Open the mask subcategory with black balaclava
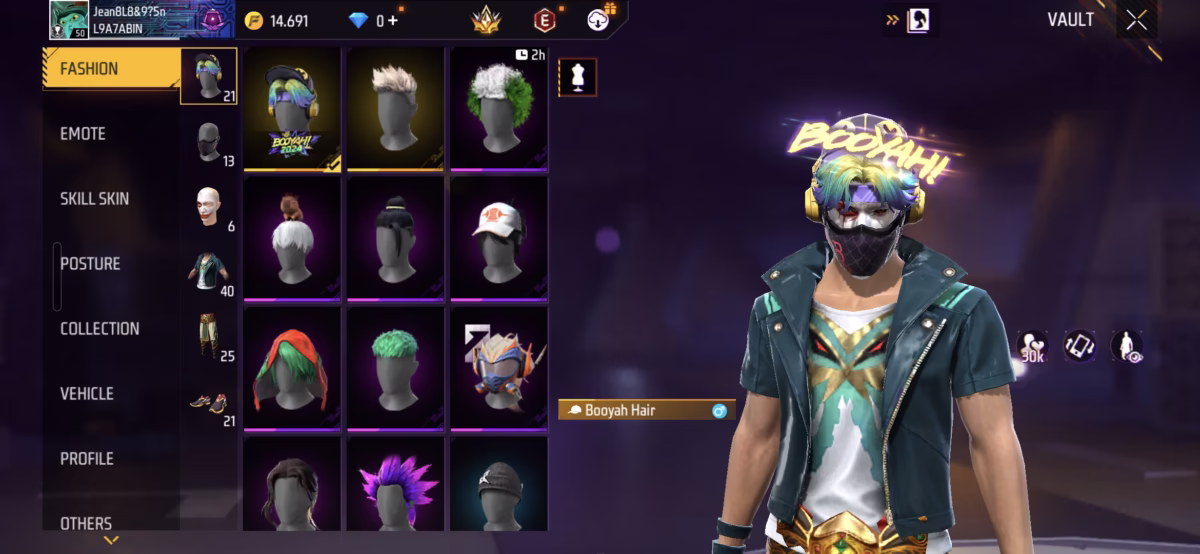The width and height of the screenshot is (1200, 554). point(209,141)
